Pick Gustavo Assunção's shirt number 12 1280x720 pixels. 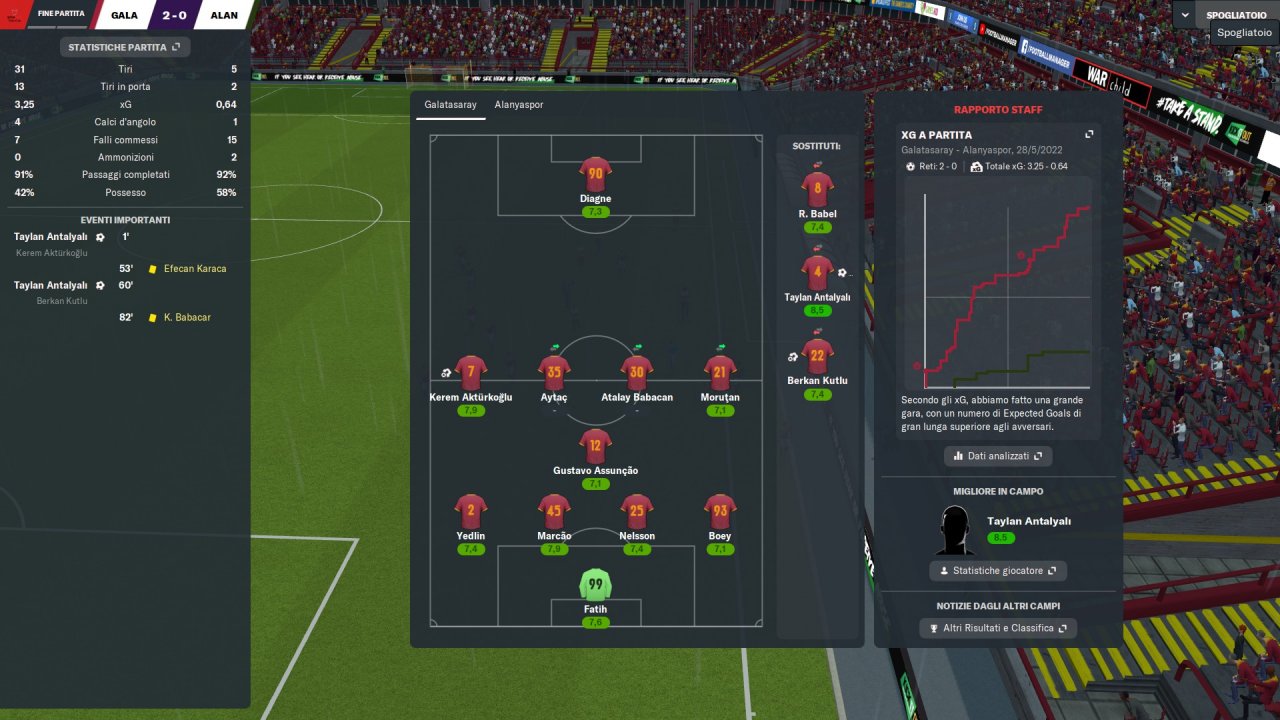[x=595, y=446]
